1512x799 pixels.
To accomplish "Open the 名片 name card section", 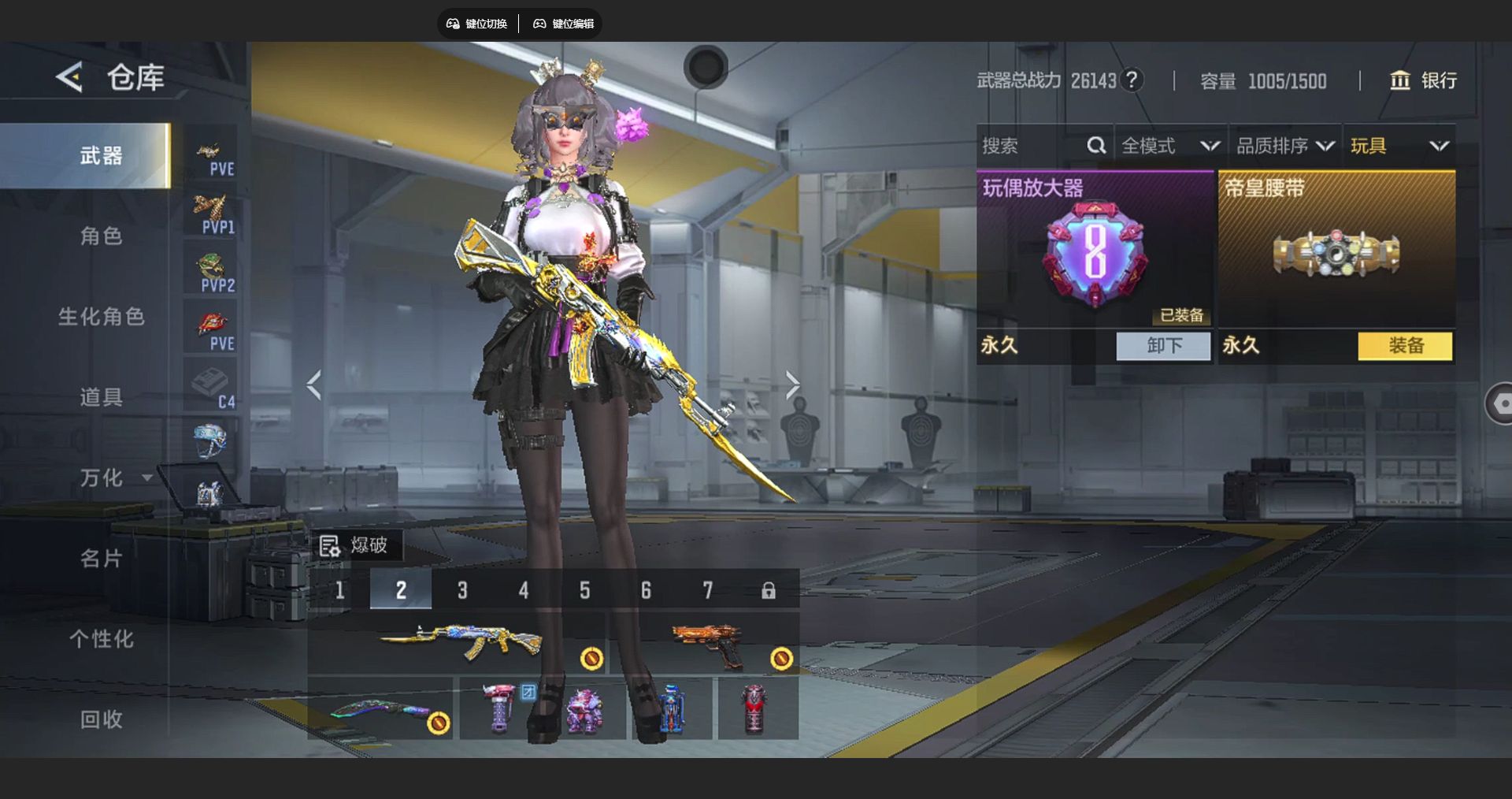I will (101, 559).
